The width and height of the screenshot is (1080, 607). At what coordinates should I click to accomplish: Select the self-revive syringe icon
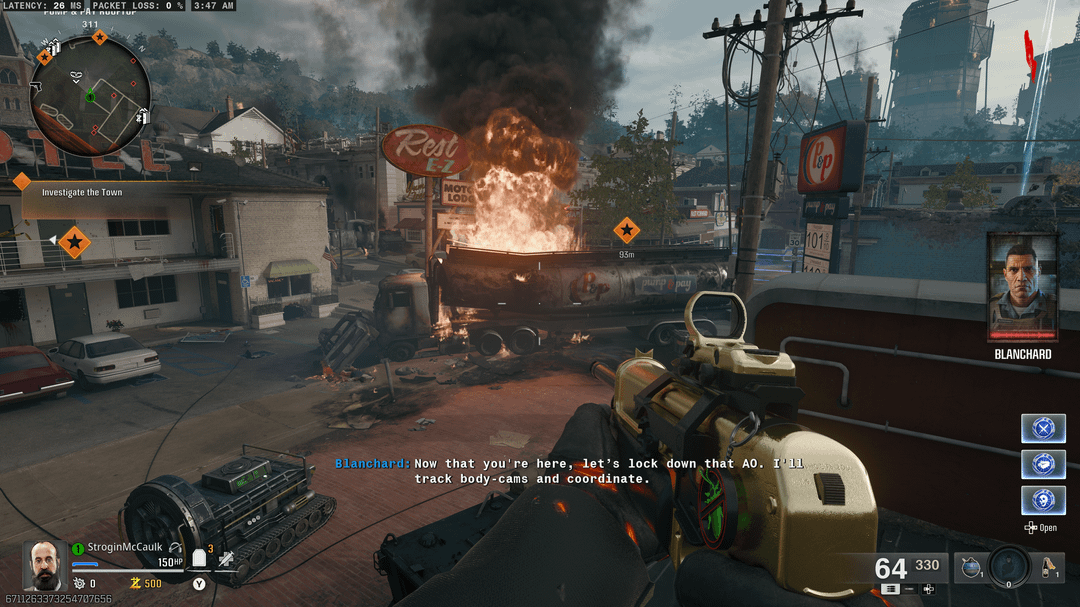pyautogui.click(x=227, y=560)
